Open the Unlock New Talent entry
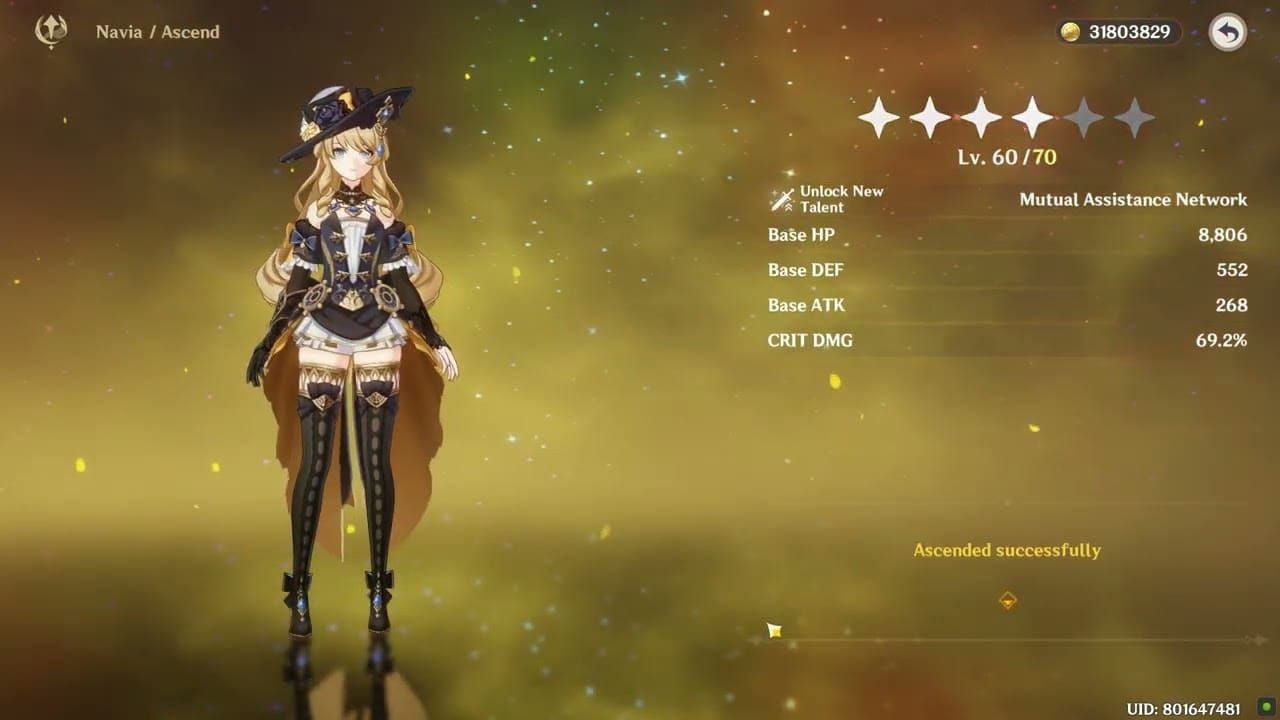This screenshot has height=720, width=1280. coord(827,199)
